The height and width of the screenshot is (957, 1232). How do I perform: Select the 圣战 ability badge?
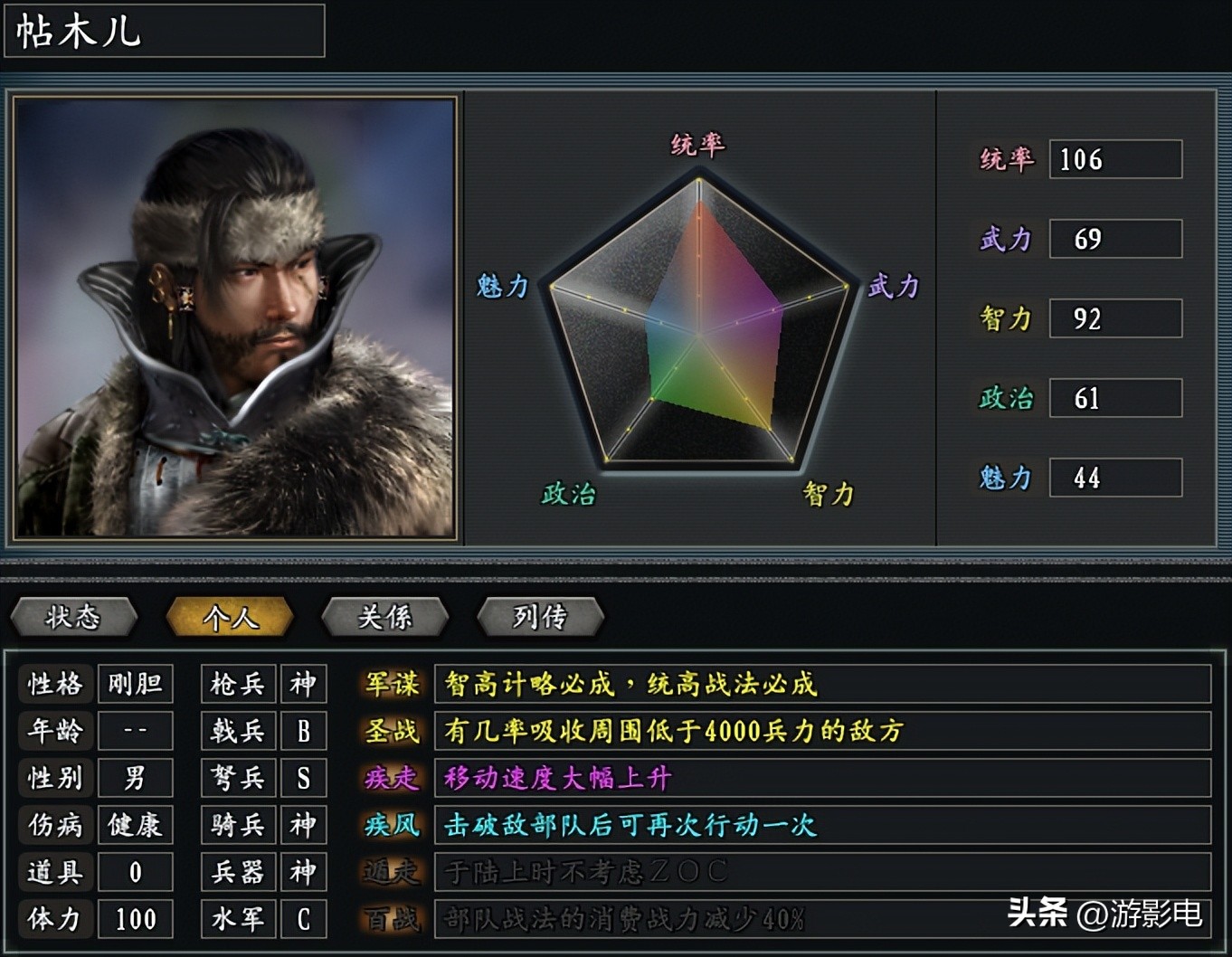point(390,732)
